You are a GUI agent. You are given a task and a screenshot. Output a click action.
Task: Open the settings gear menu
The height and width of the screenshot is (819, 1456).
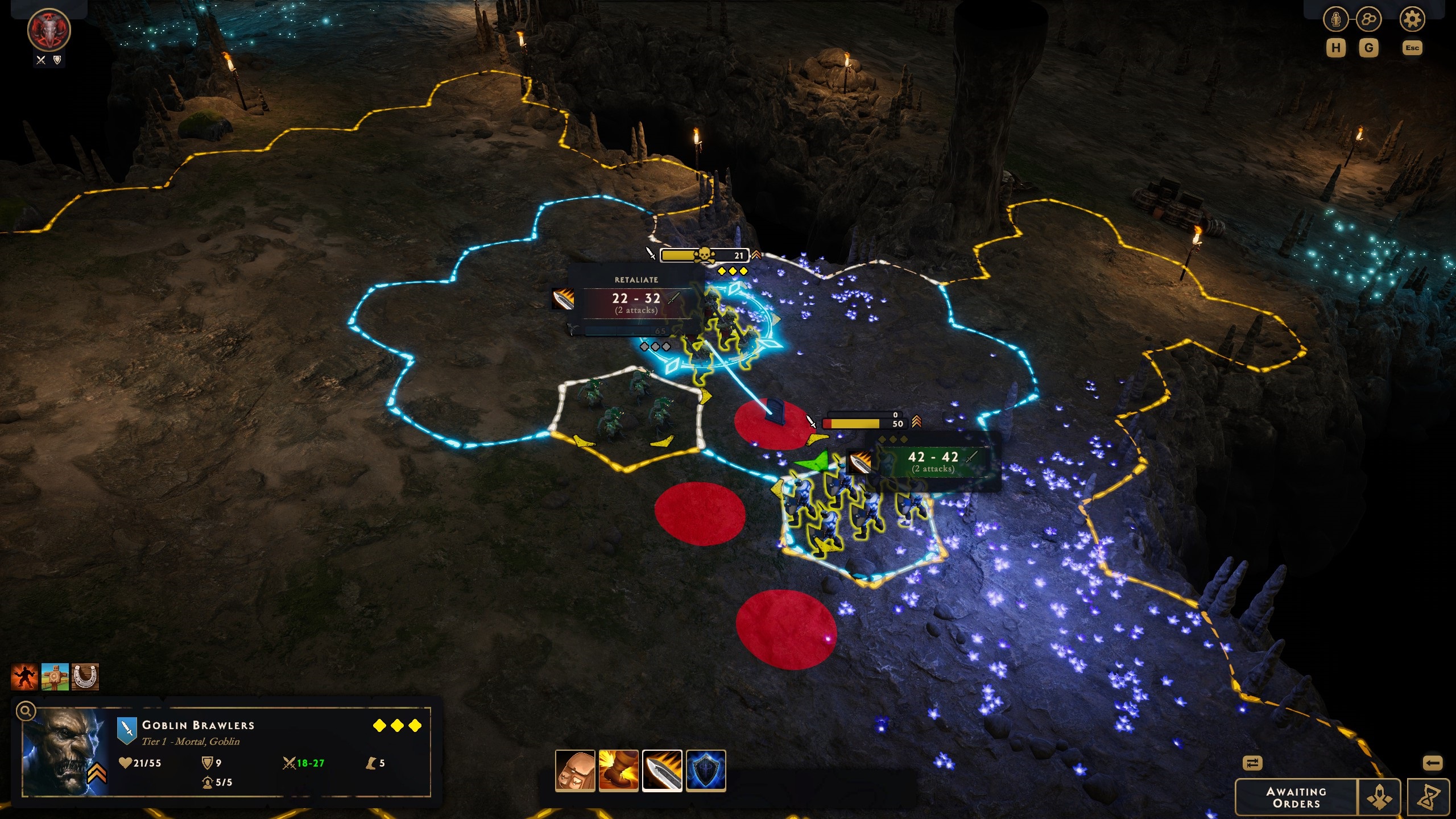coord(1412,20)
